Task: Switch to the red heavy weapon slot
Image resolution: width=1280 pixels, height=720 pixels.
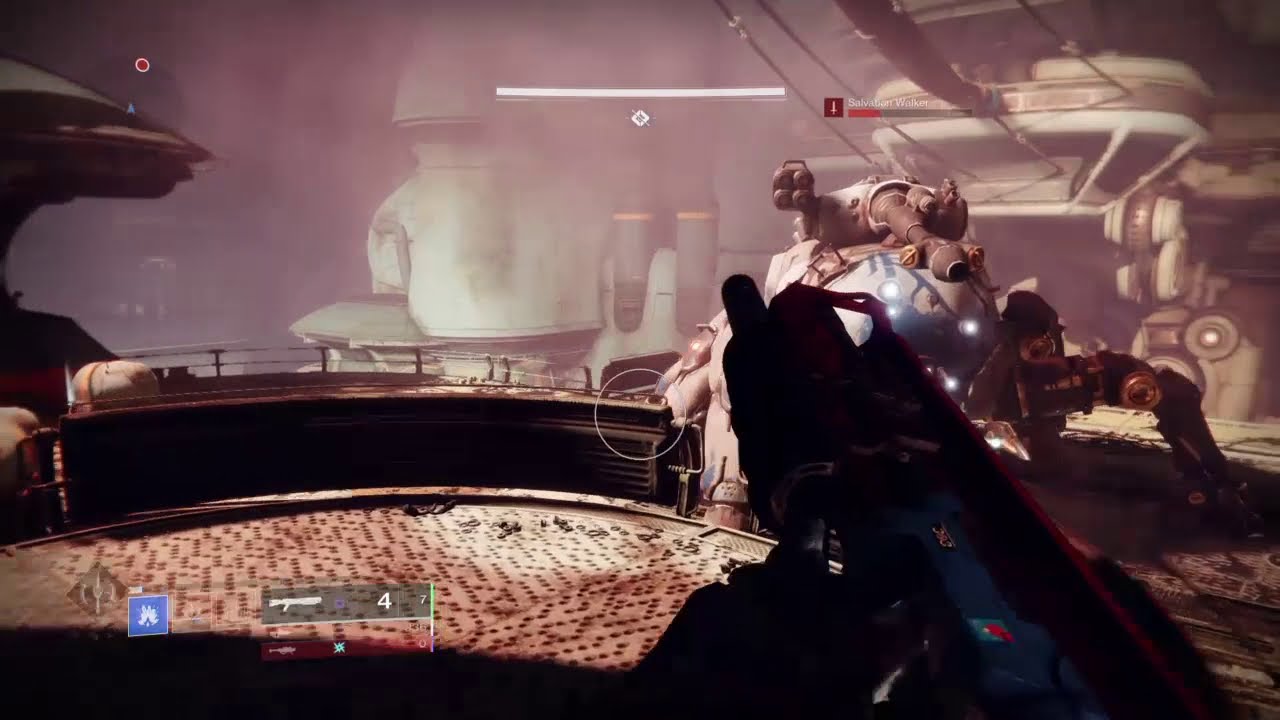Action: tap(345, 649)
